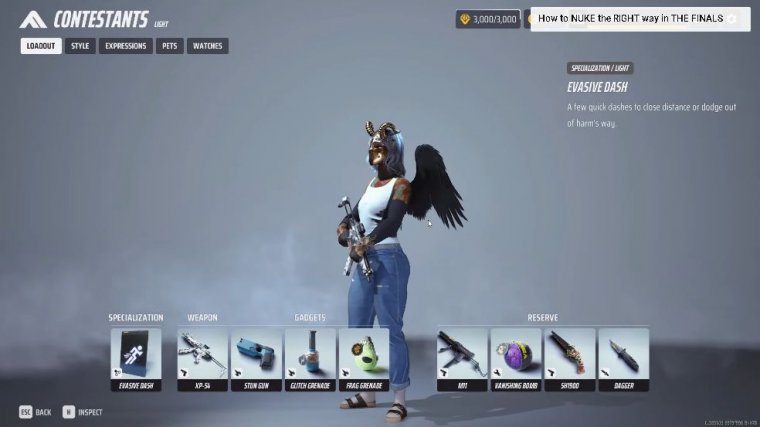Click the Stun Gun gadget slot
Image resolution: width=760 pixels, height=427 pixels.
(256, 359)
